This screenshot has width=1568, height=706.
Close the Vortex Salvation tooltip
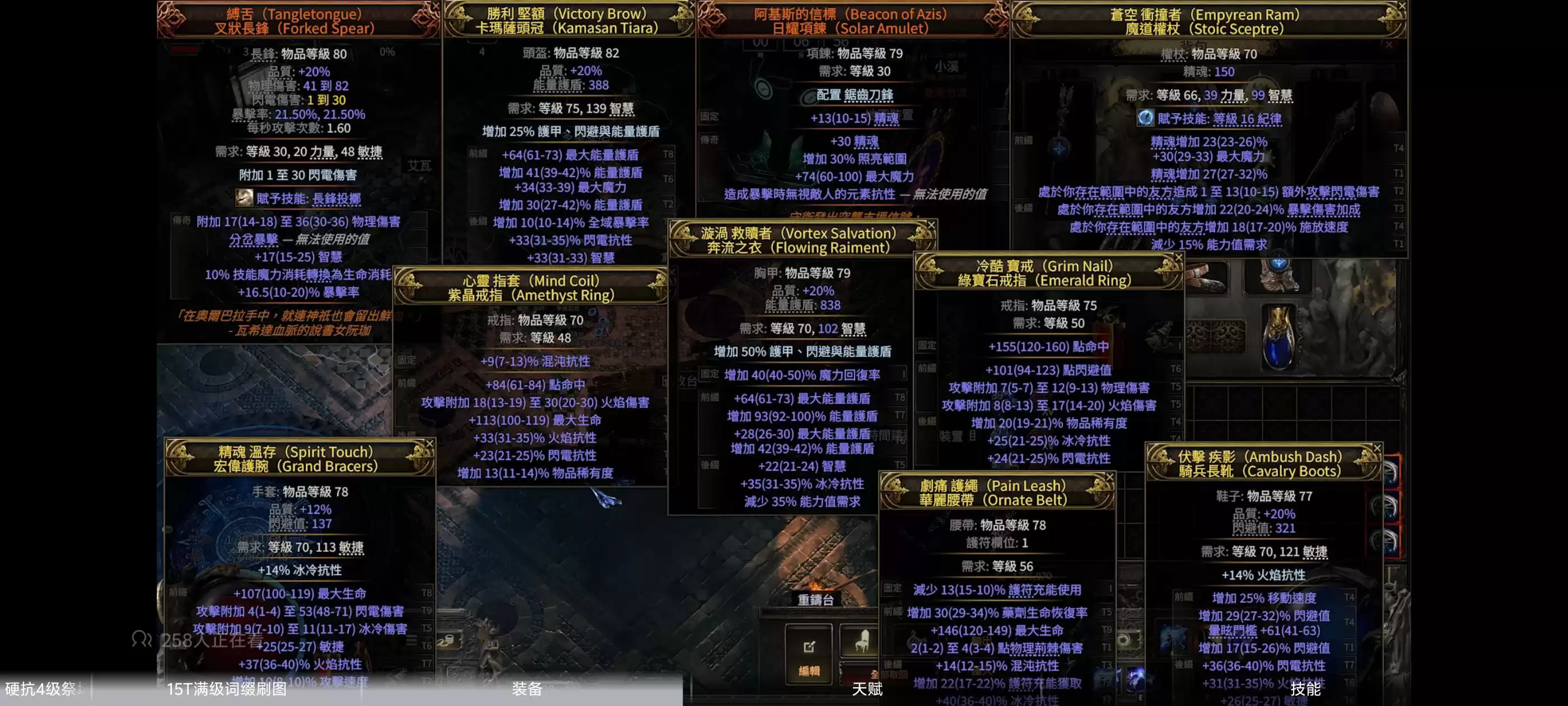931,225
